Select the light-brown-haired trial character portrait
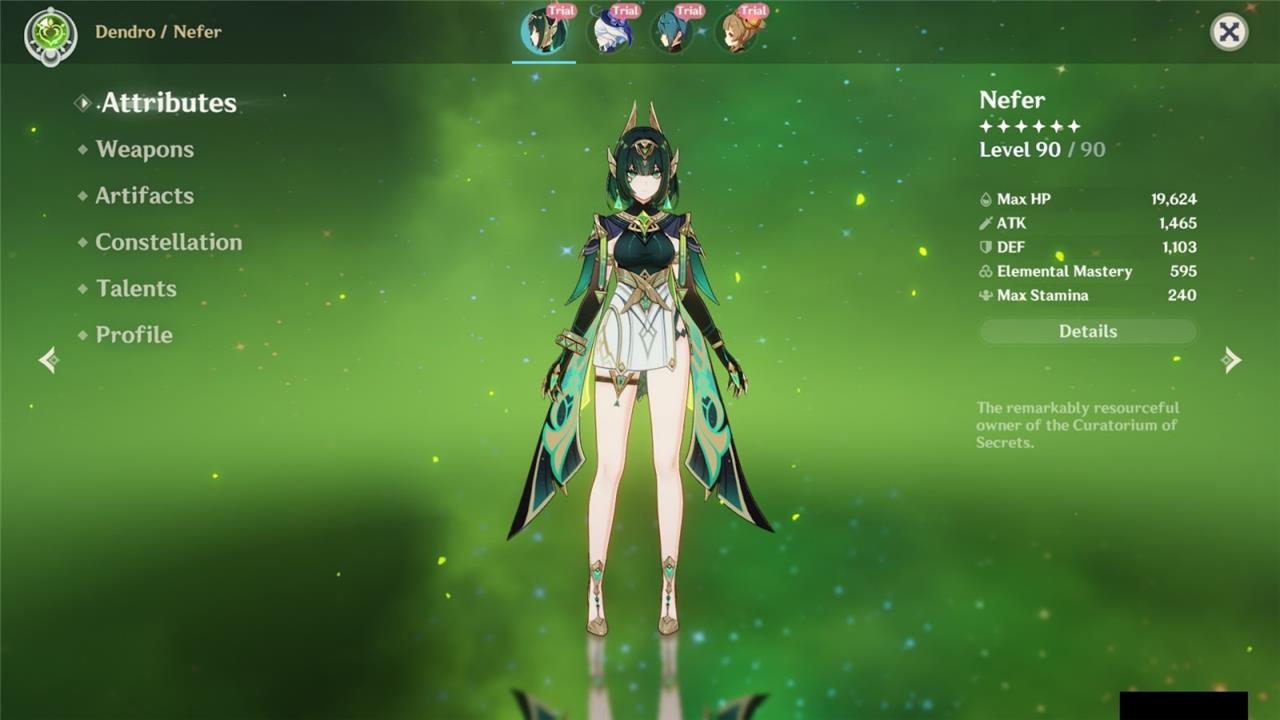Viewport: 1280px width, 720px height. (x=736, y=31)
